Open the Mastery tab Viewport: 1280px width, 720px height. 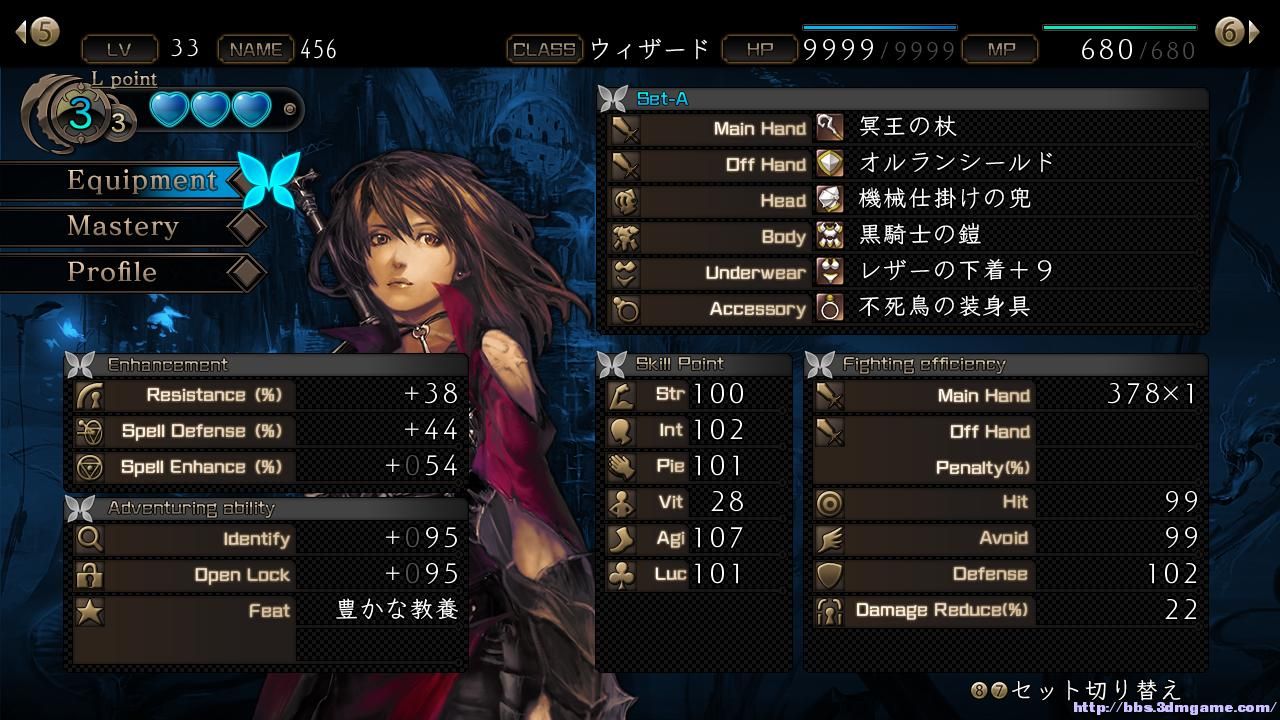(x=122, y=227)
